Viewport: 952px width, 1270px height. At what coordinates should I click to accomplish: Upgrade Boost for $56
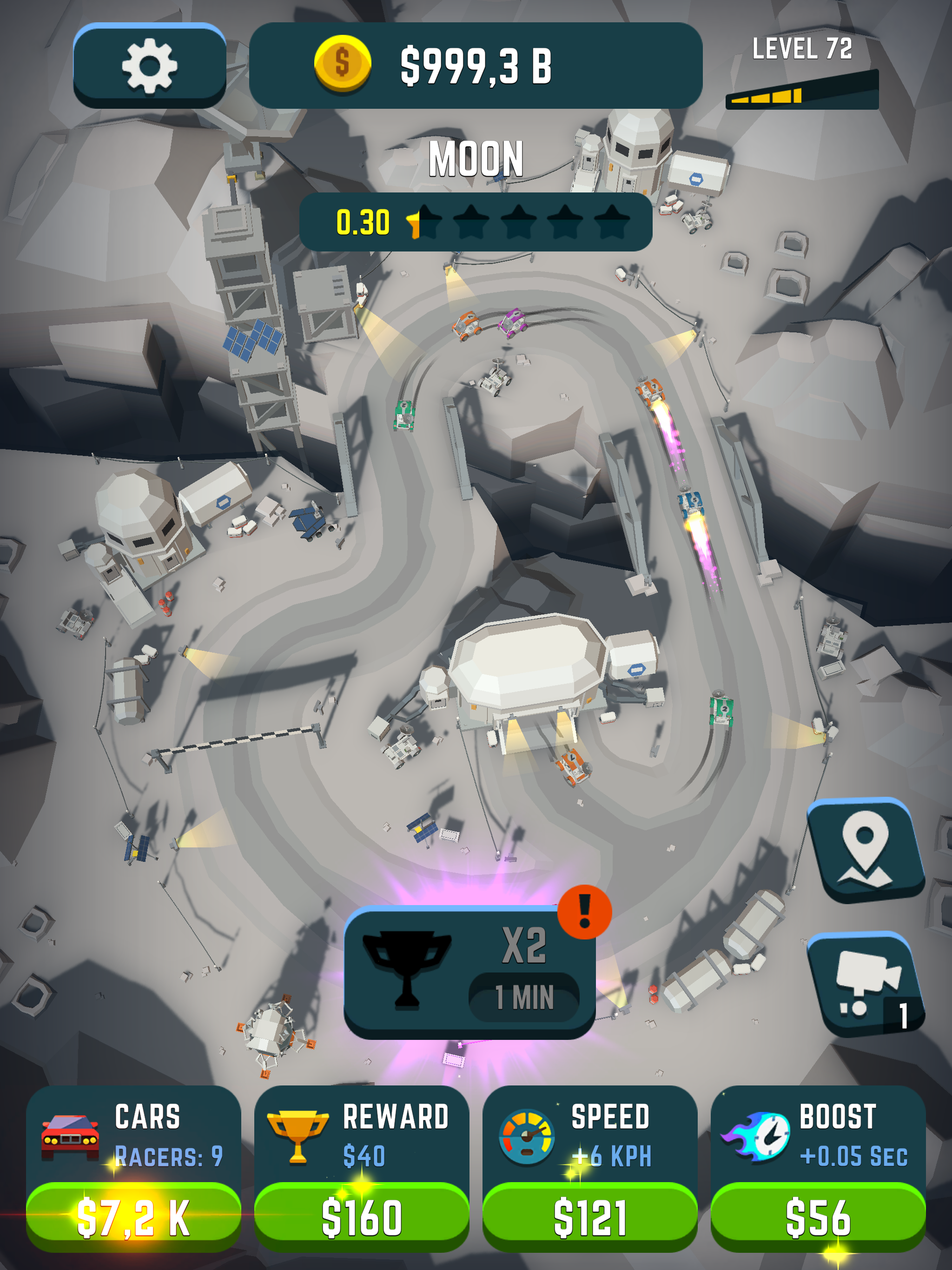pyautogui.click(x=818, y=1216)
